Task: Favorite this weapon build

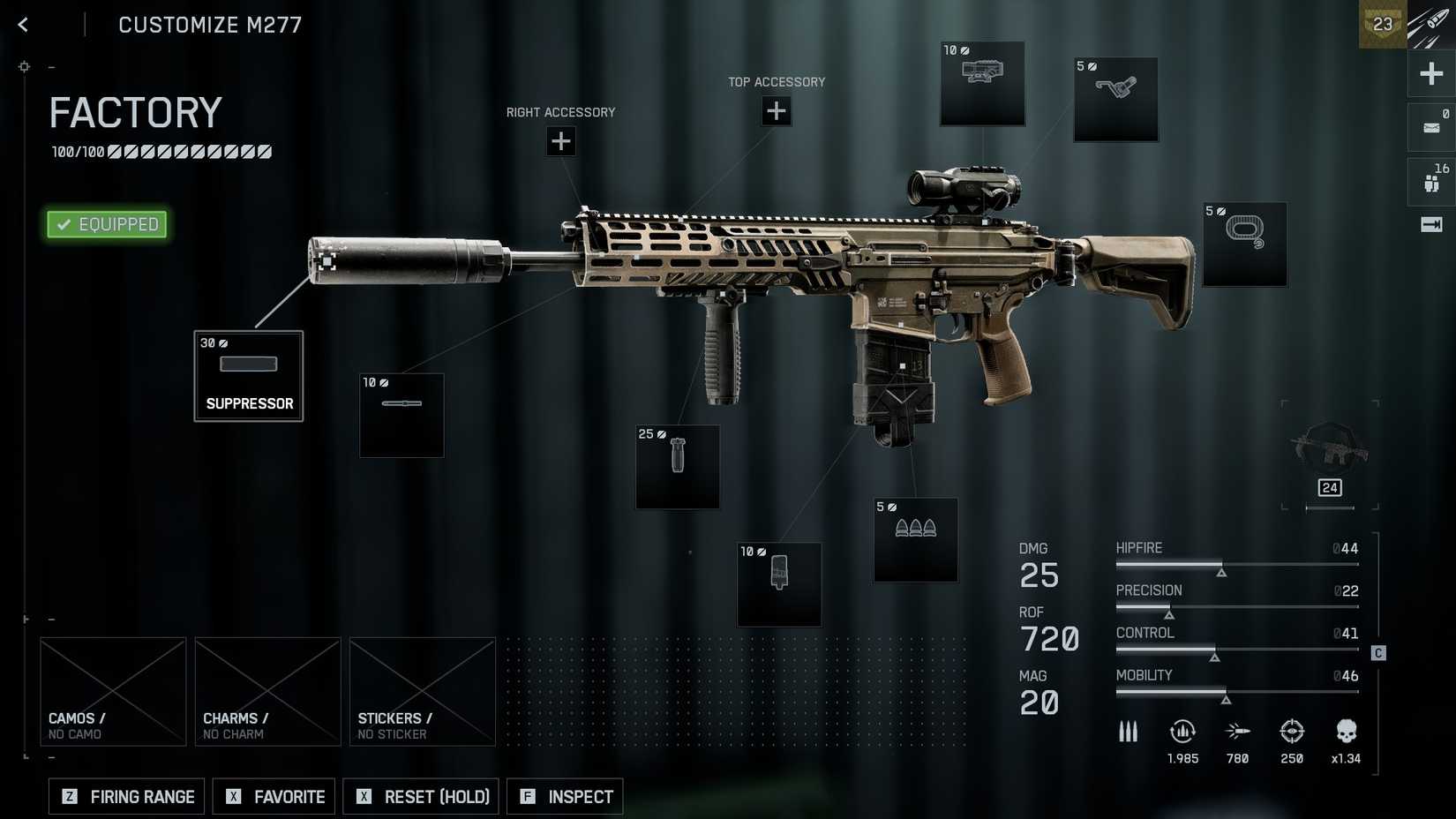Action: click(274, 796)
